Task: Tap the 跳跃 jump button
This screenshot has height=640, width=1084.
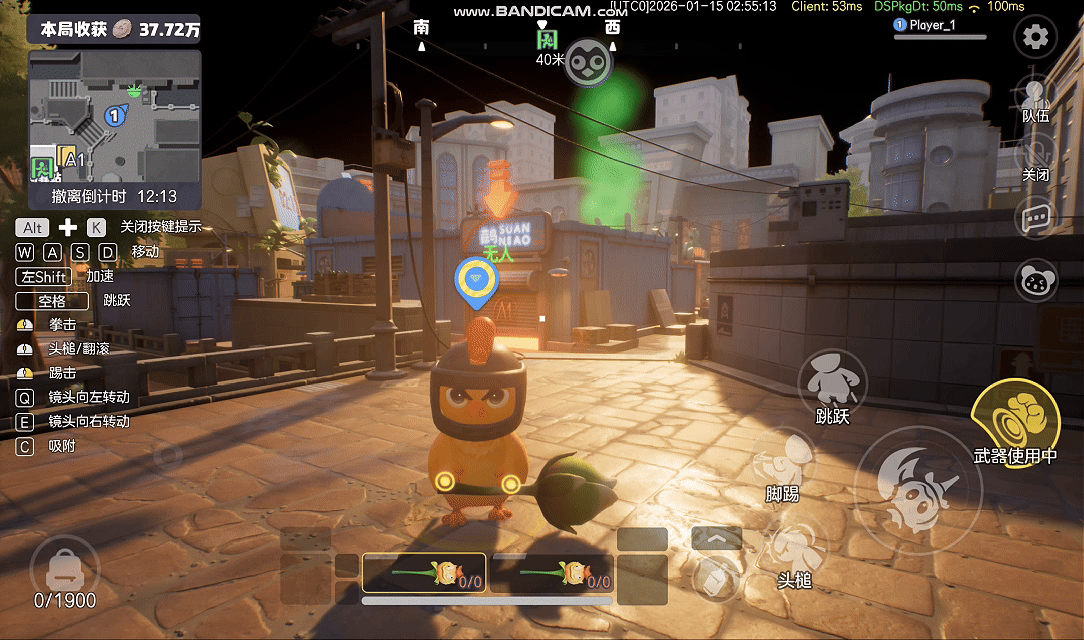Action: coord(832,384)
